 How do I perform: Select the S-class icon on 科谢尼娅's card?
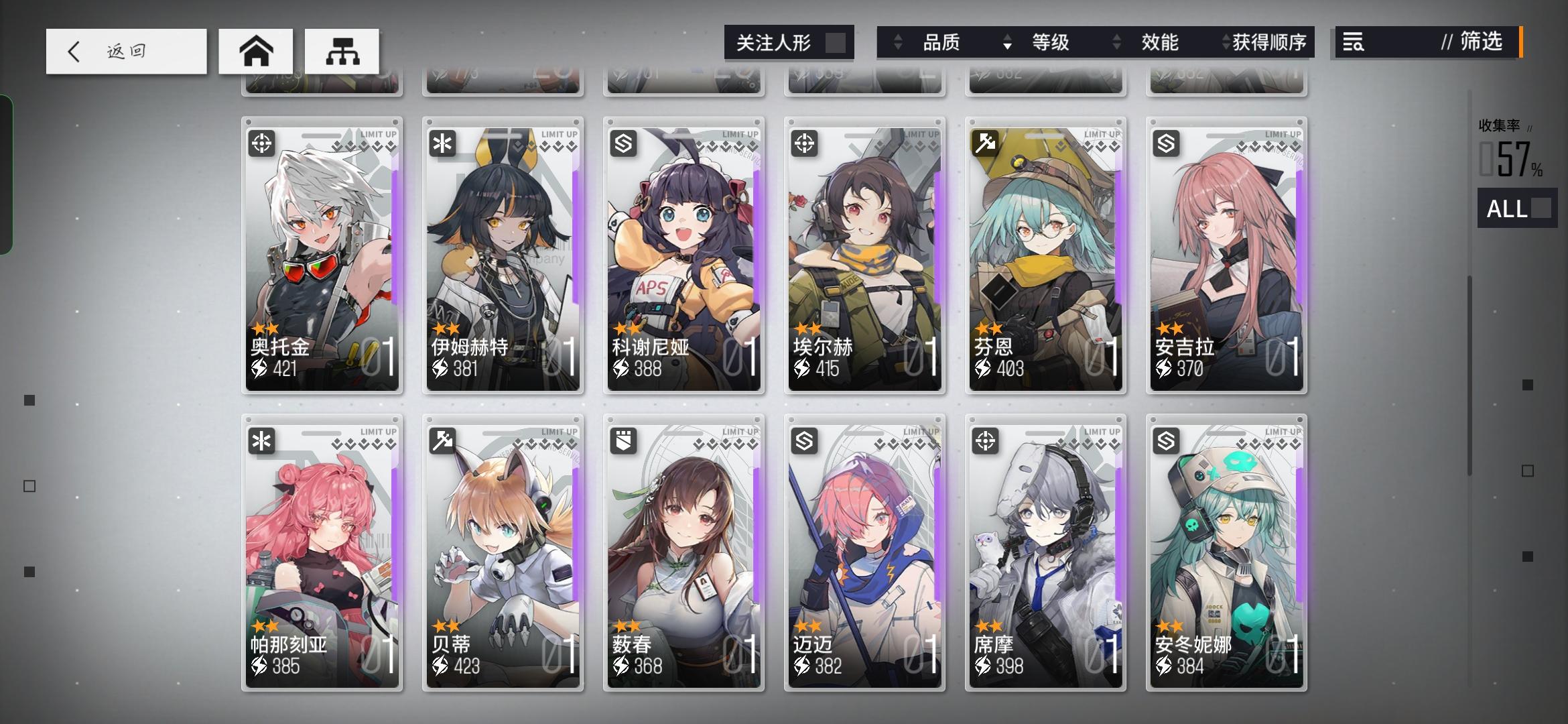coord(623,143)
